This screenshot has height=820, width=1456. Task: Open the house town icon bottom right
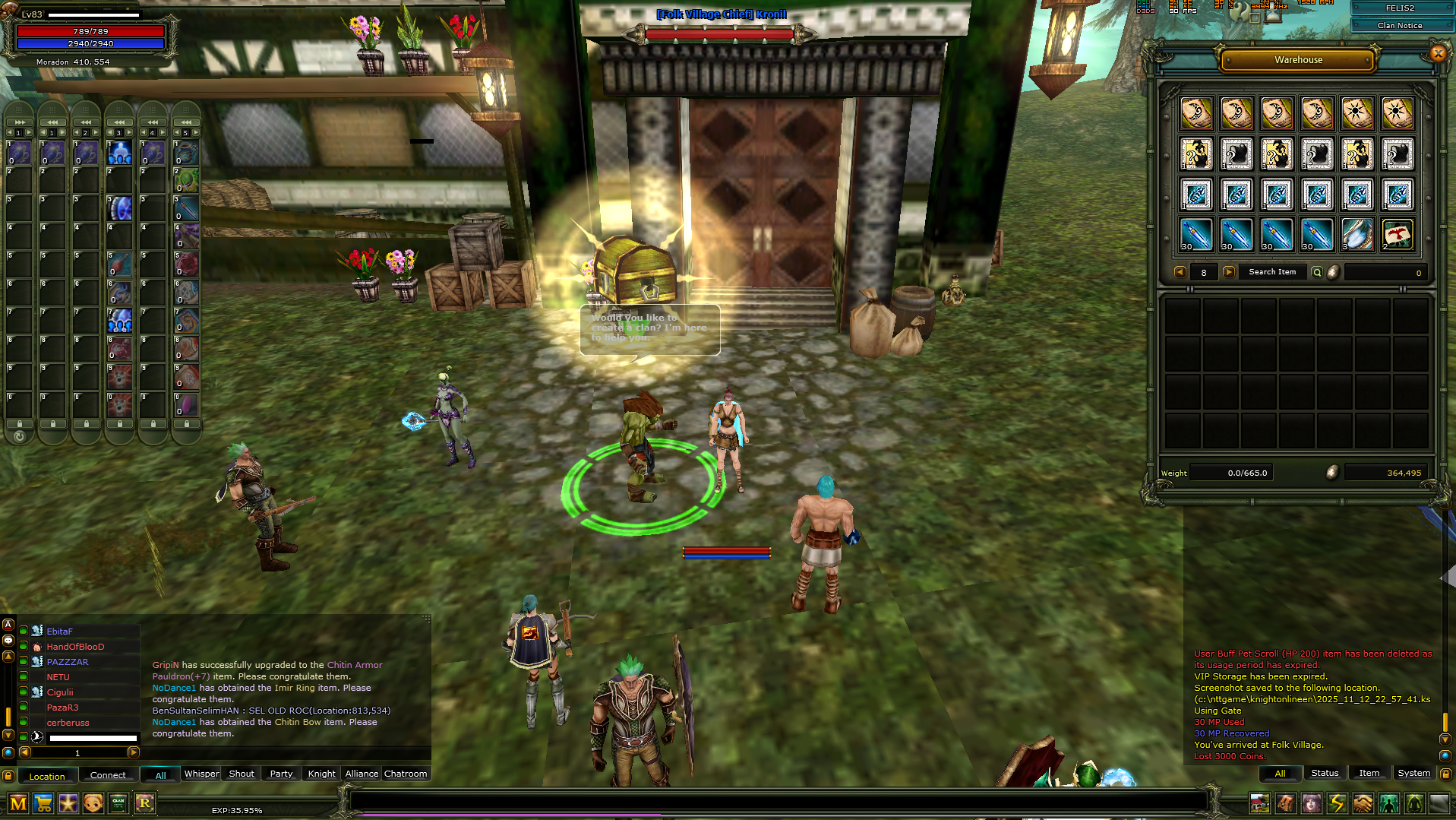(1260, 803)
